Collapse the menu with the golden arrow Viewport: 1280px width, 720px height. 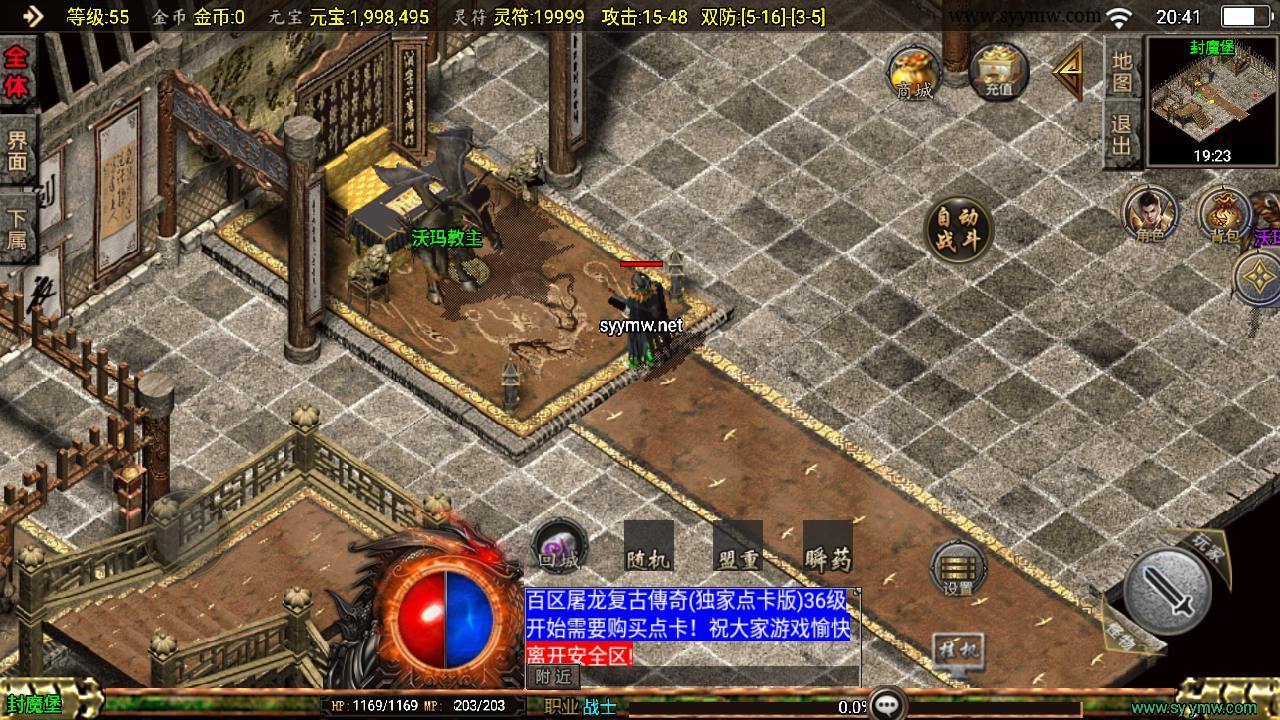tap(1067, 71)
